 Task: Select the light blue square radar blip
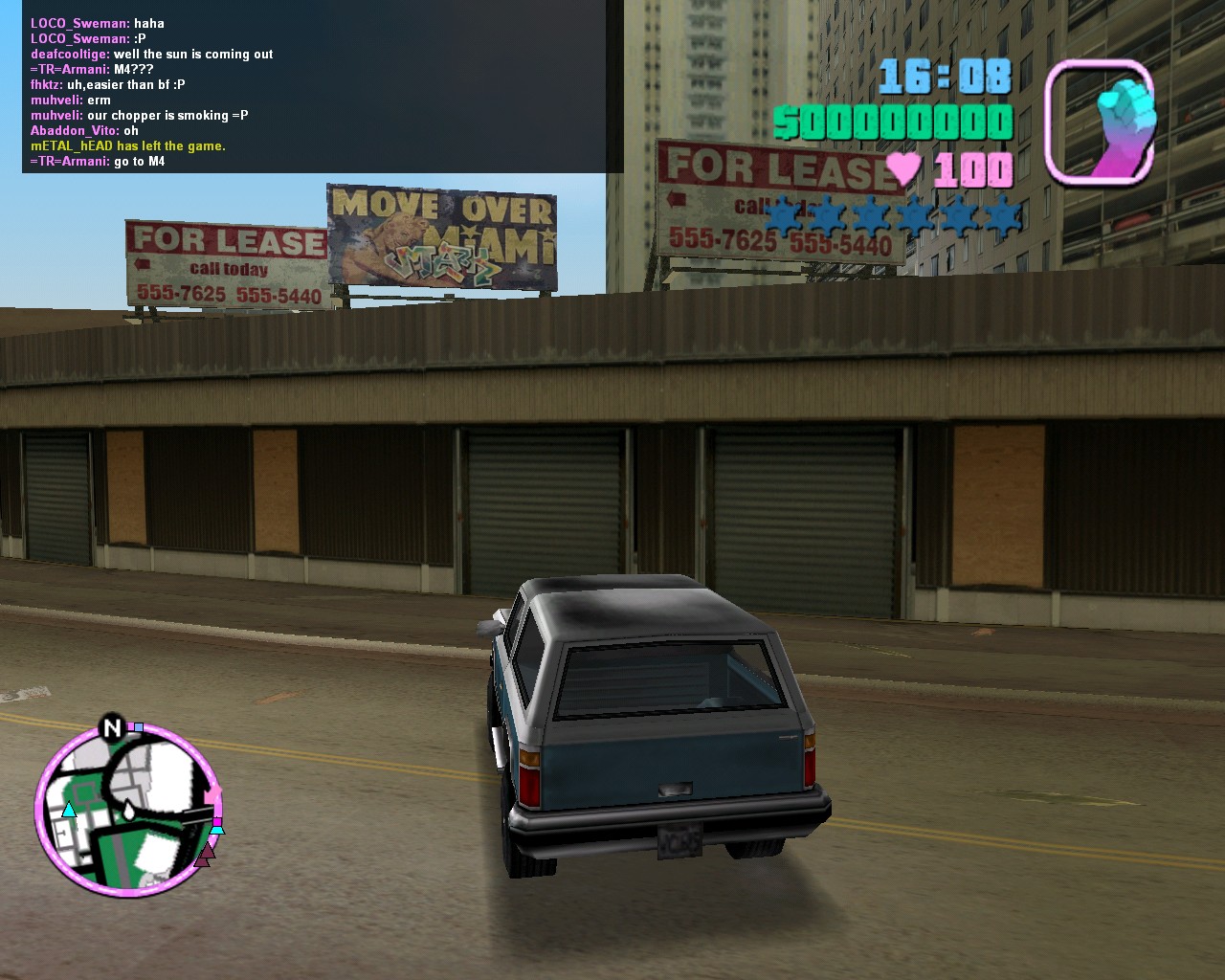(139, 727)
